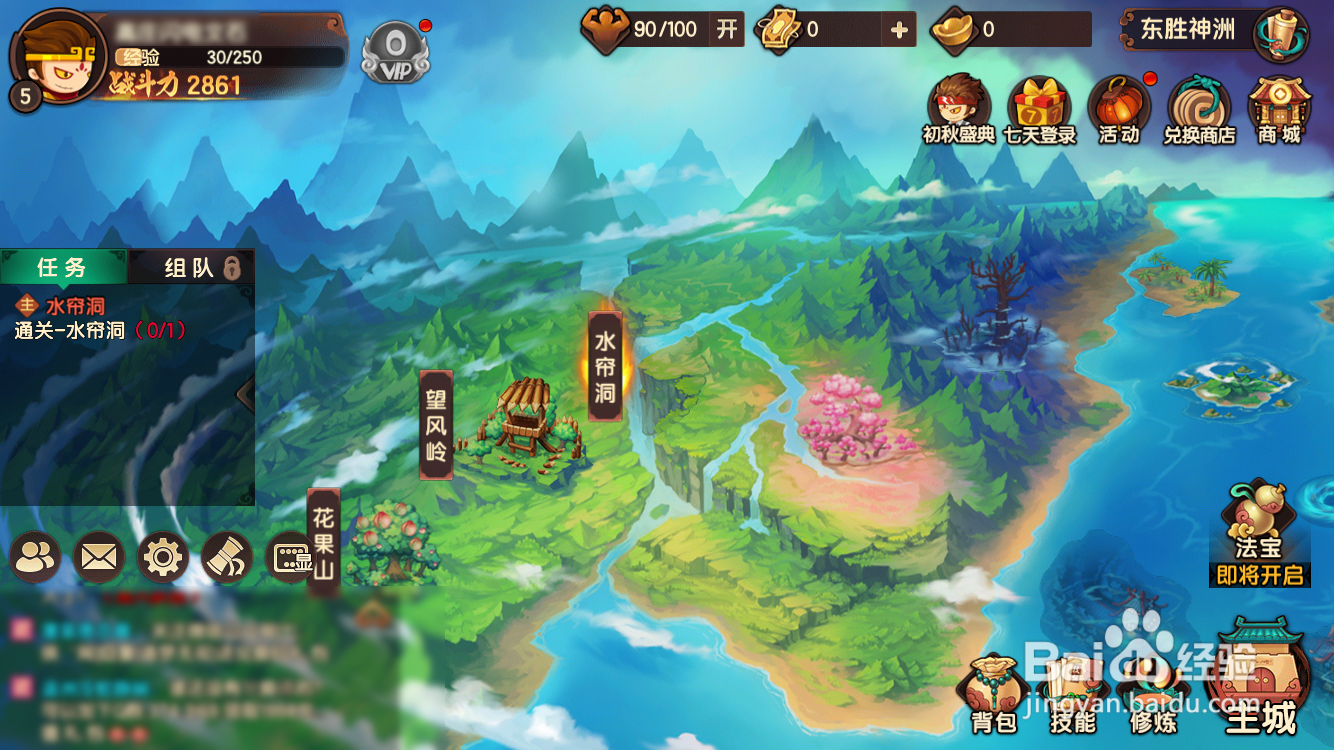Open the 七天登录 gift reward
The height and width of the screenshot is (750, 1334).
pyautogui.click(x=1039, y=109)
